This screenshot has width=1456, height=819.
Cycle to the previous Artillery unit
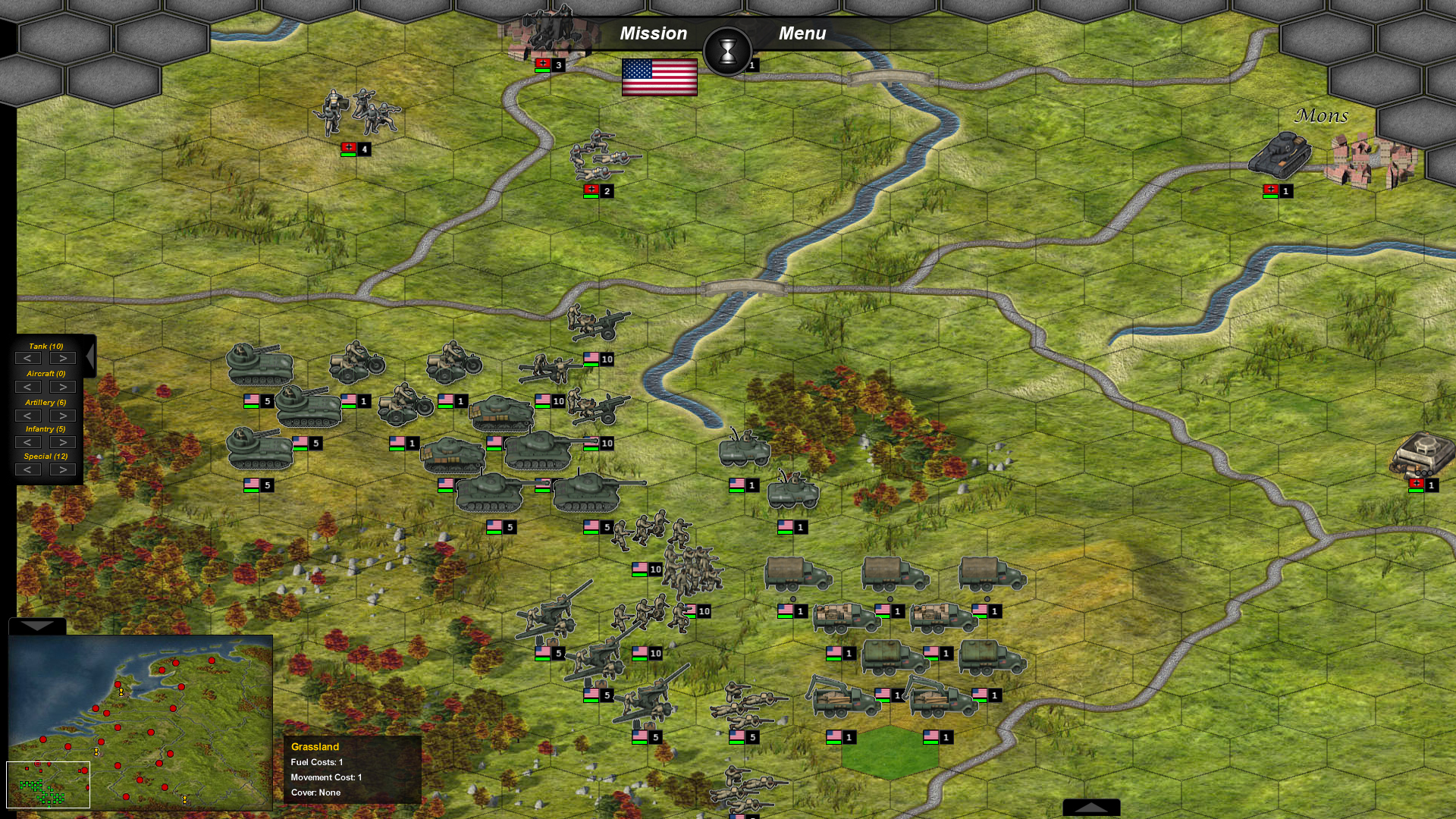click(30, 415)
